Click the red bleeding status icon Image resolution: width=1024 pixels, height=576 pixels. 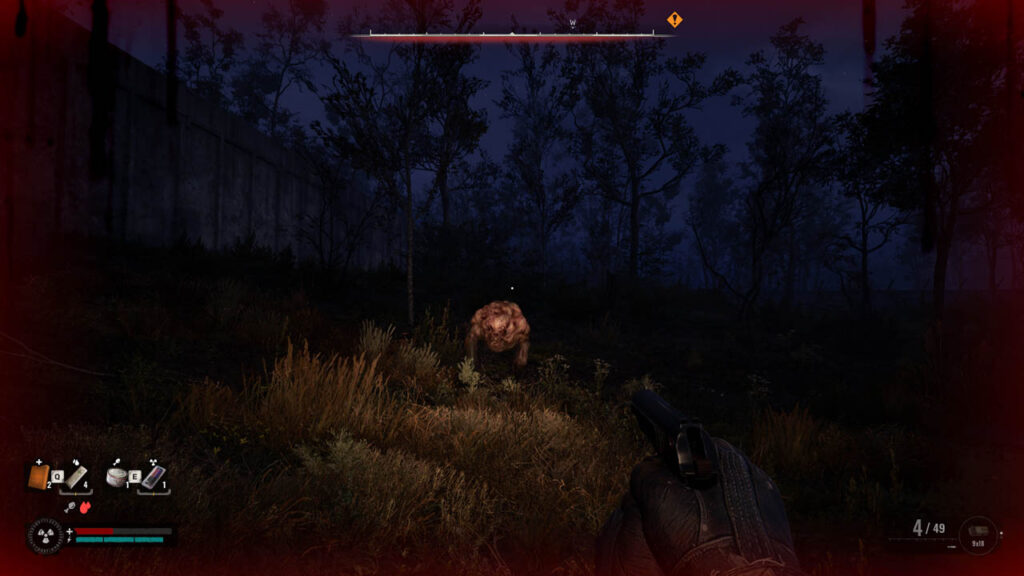86,507
